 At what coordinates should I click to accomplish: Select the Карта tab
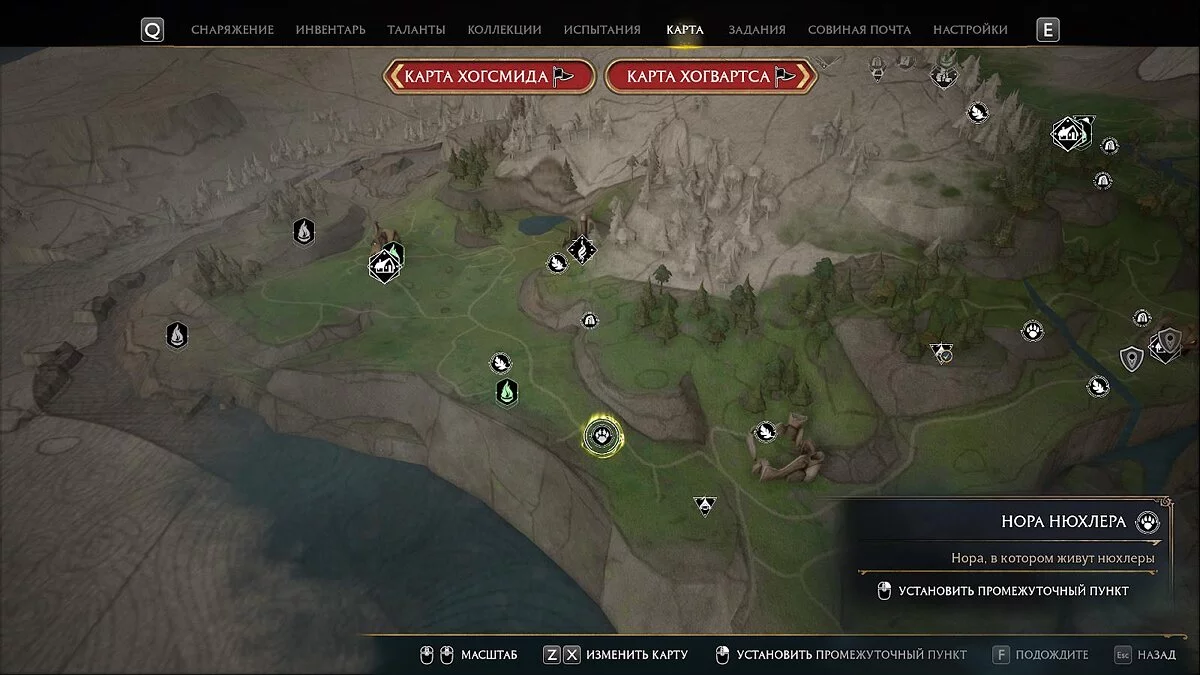(x=685, y=30)
